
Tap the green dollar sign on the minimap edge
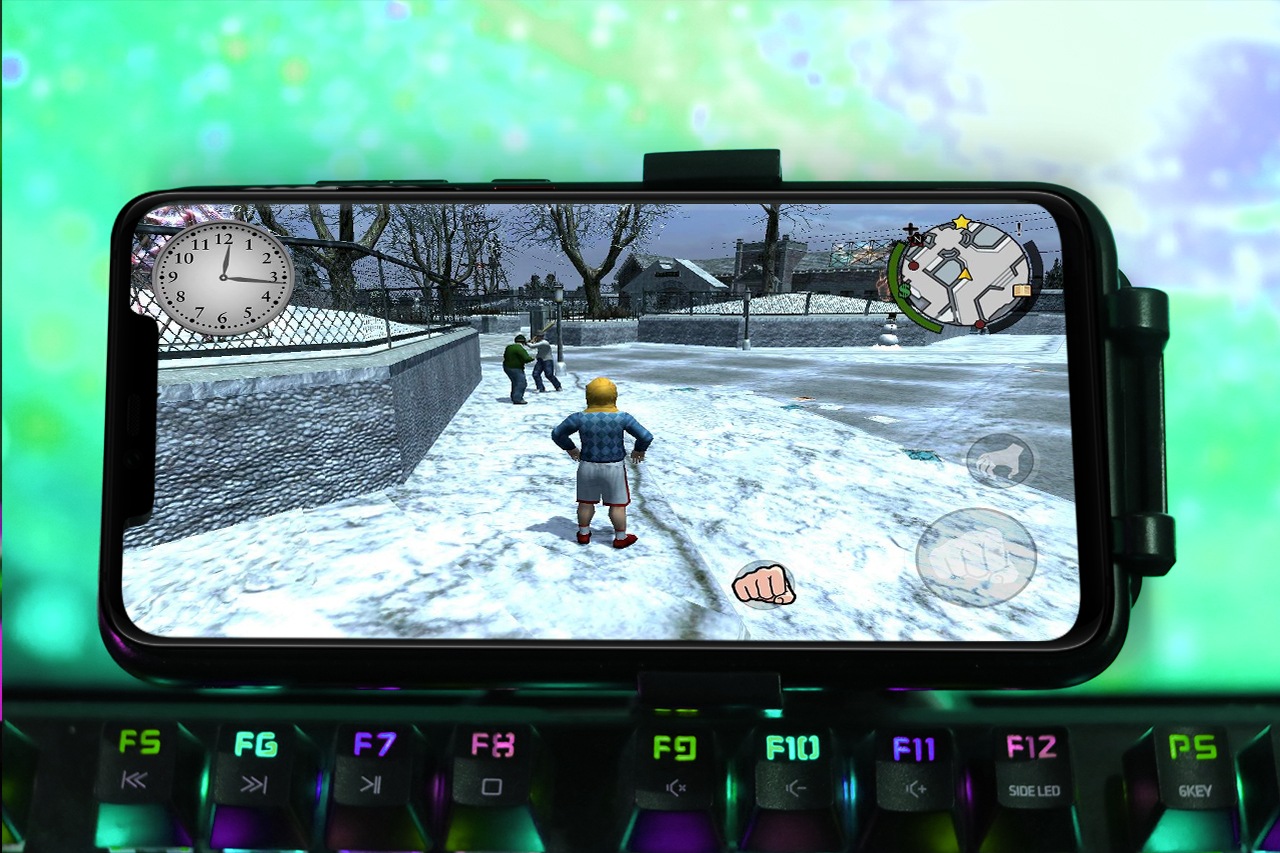click(x=904, y=291)
